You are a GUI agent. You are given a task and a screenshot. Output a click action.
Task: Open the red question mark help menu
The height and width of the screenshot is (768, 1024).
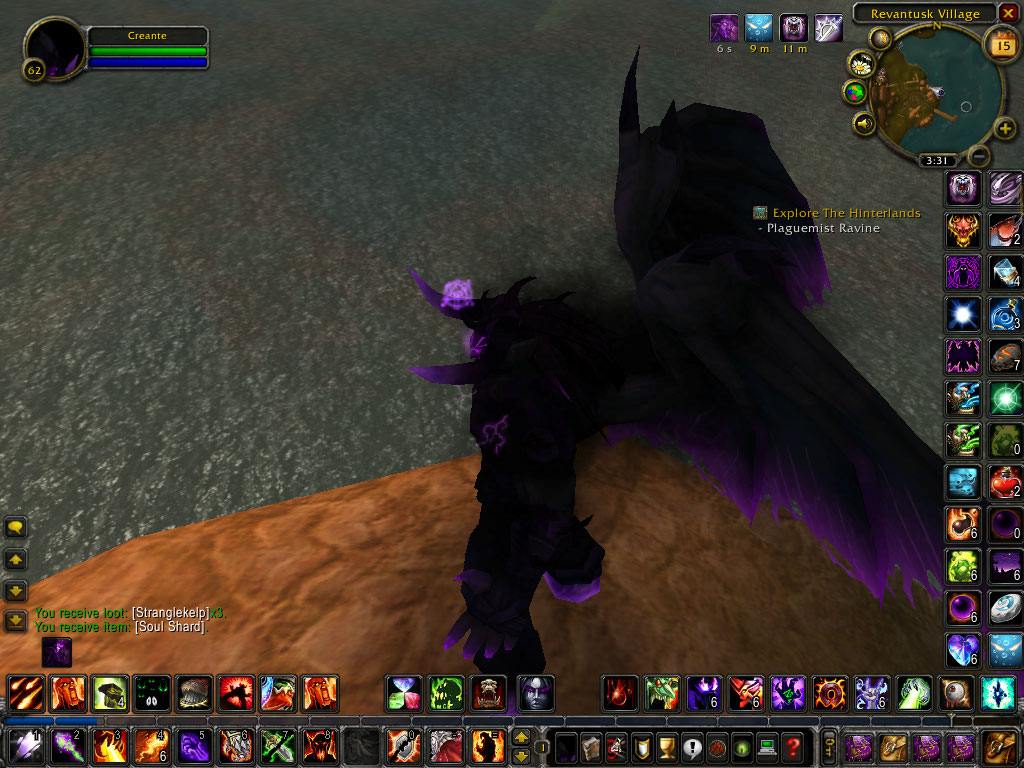click(792, 746)
